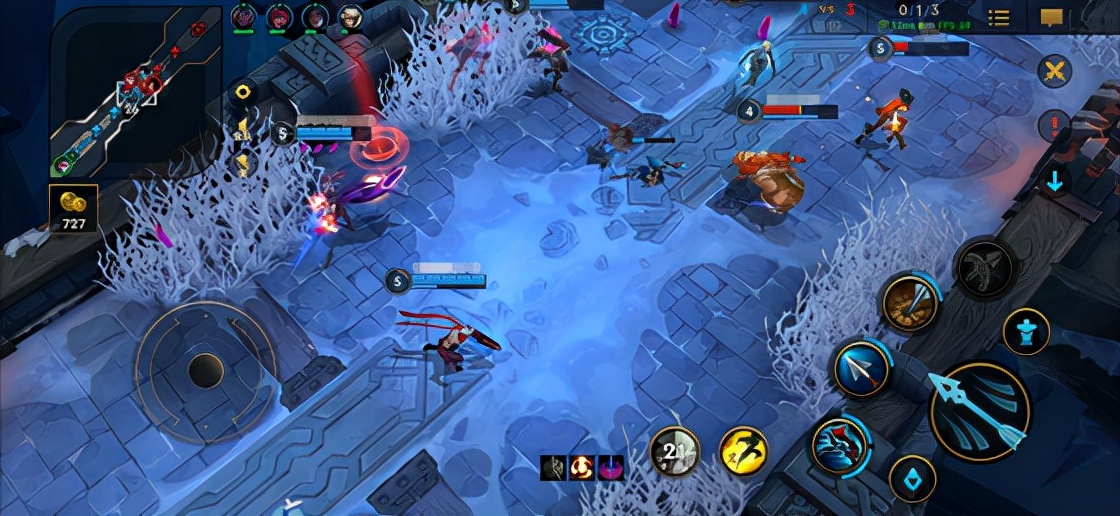Select the summoner spell on 21 cooldown

tap(674, 451)
